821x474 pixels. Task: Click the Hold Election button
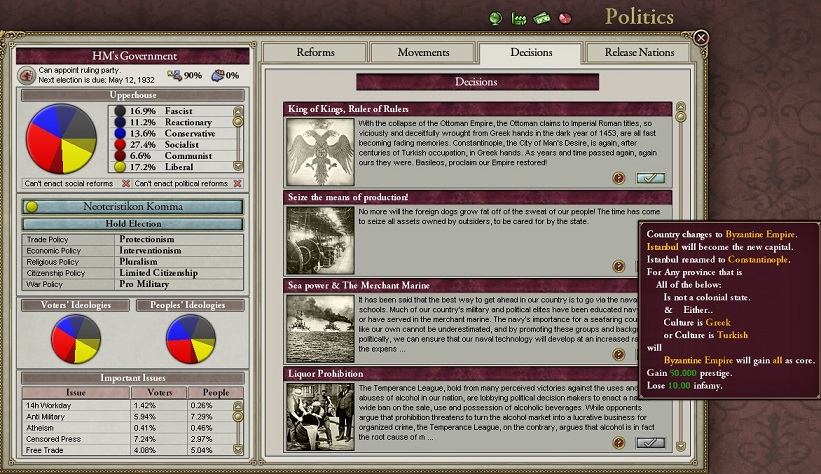(133, 224)
